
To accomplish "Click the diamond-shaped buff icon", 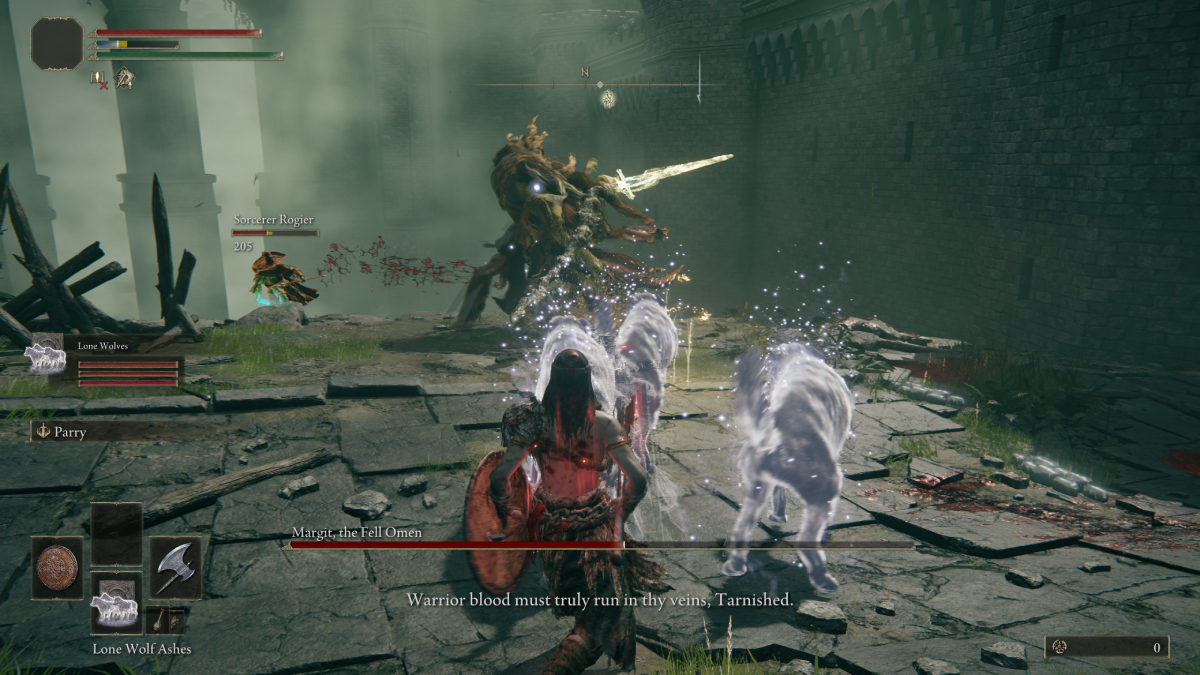I will (124, 78).
